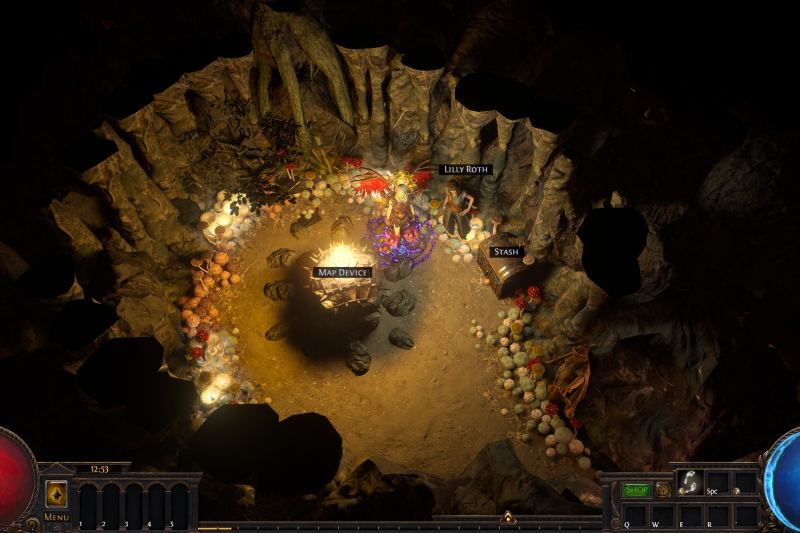Select the skill slot bound to Q

(x=635, y=515)
